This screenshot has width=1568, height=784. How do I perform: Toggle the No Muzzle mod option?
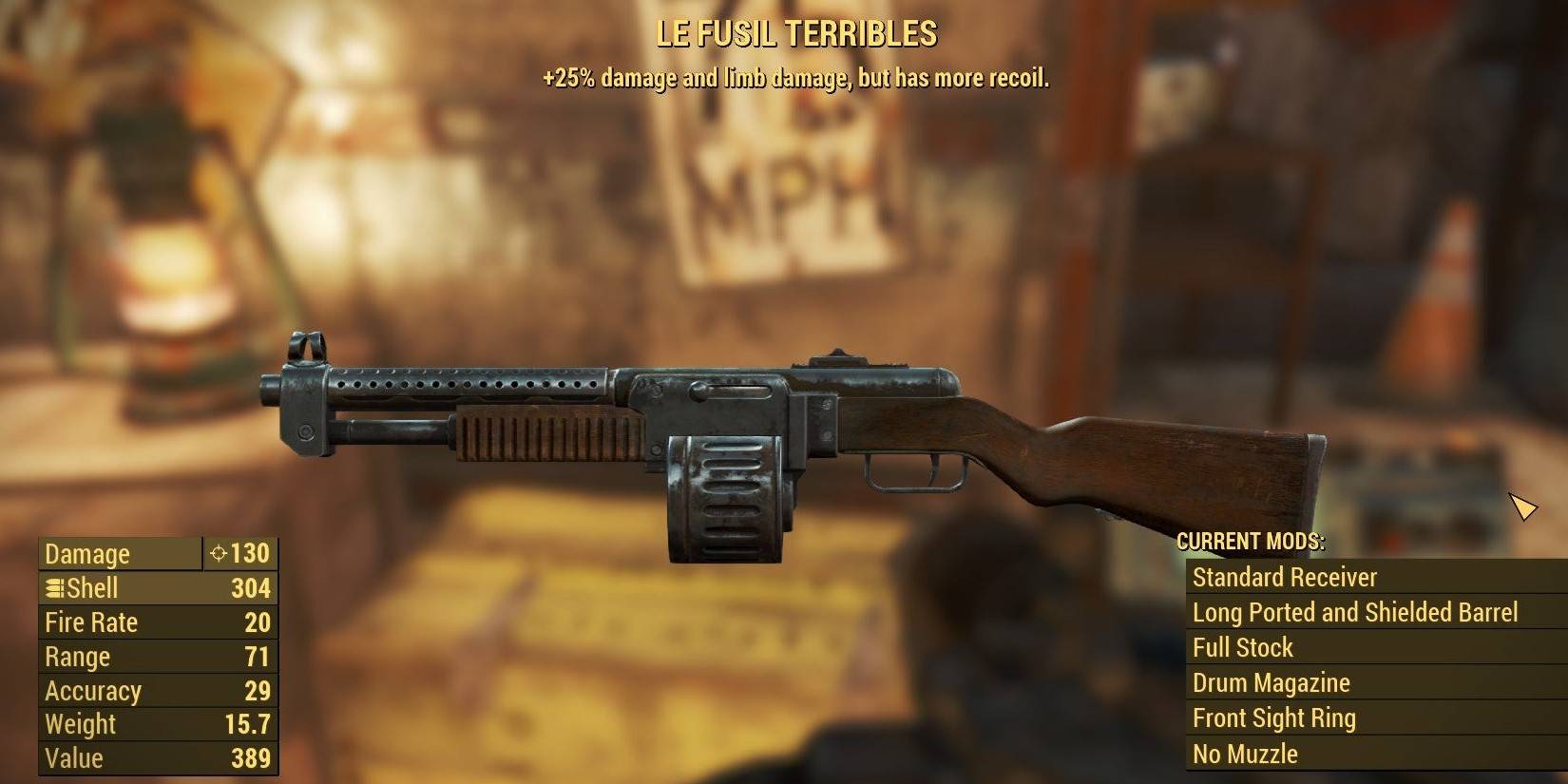(x=1245, y=754)
